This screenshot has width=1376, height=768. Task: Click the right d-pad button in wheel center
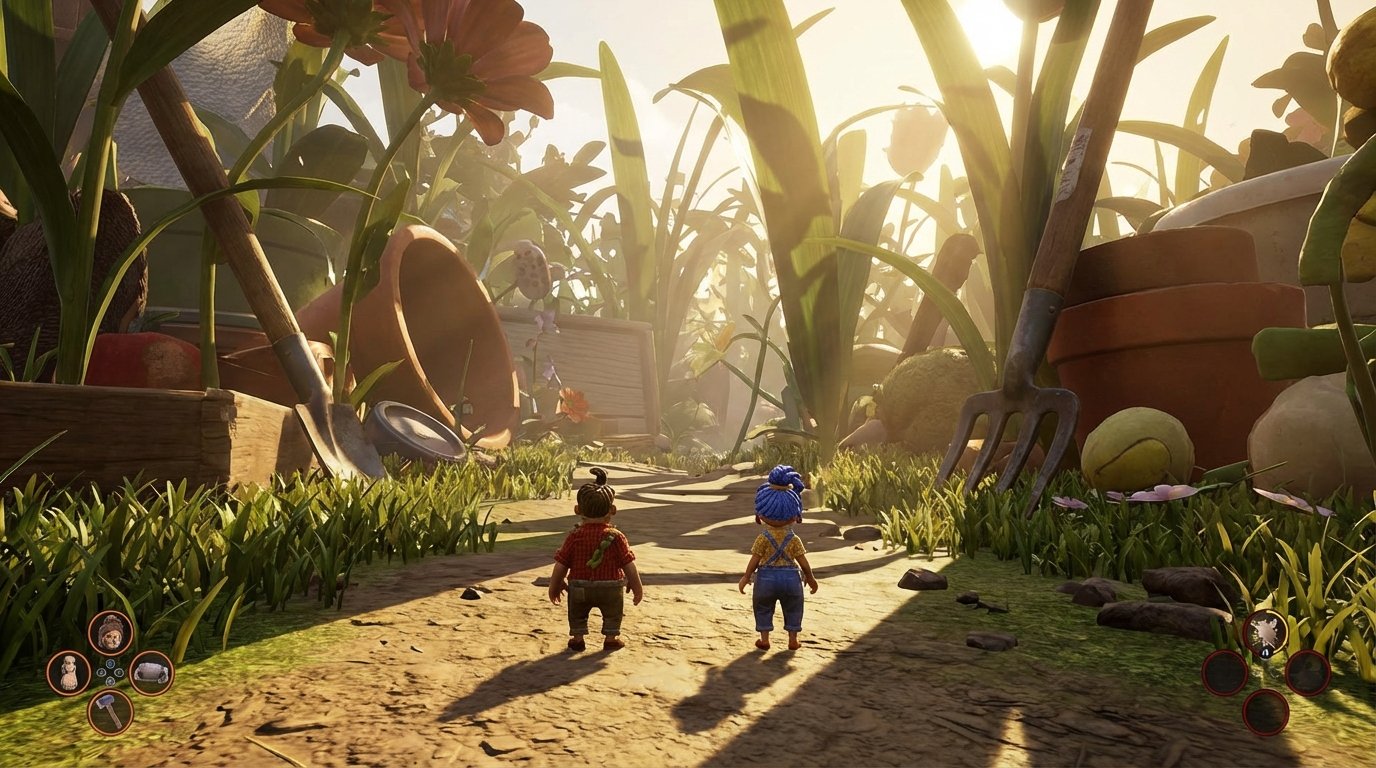click(x=119, y=672)
